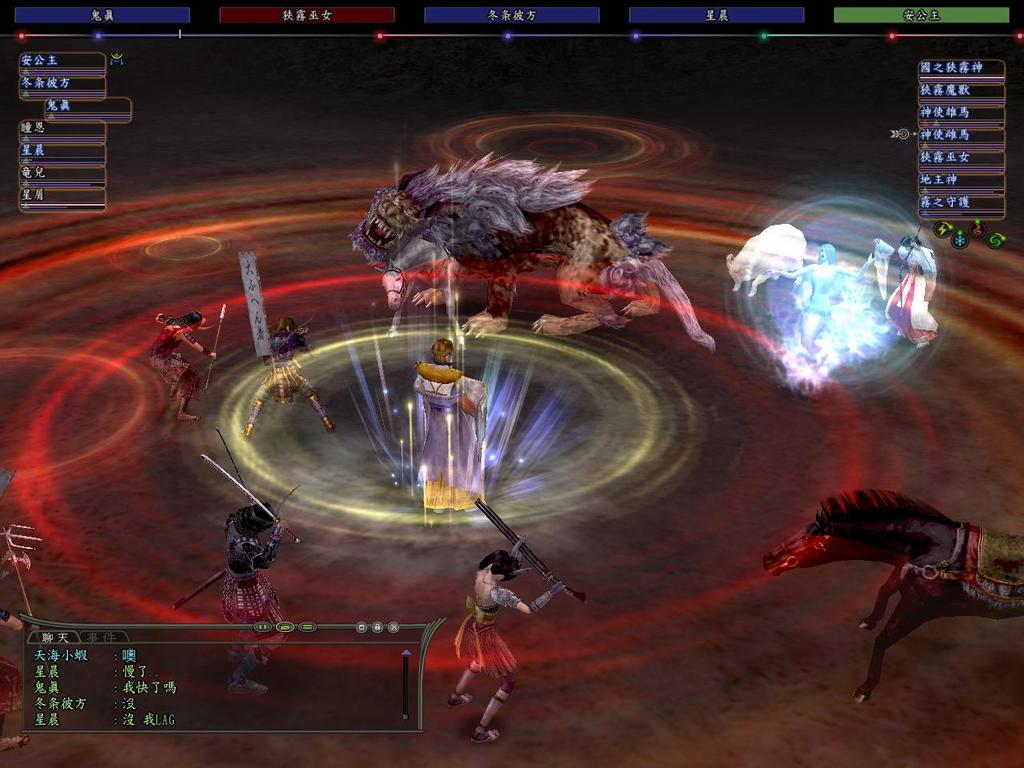The image size is (1024, 768).
Task: Target enemy 國之狭霧神 in enemy list
Action: pyautogui.click(x=961, y=69)
